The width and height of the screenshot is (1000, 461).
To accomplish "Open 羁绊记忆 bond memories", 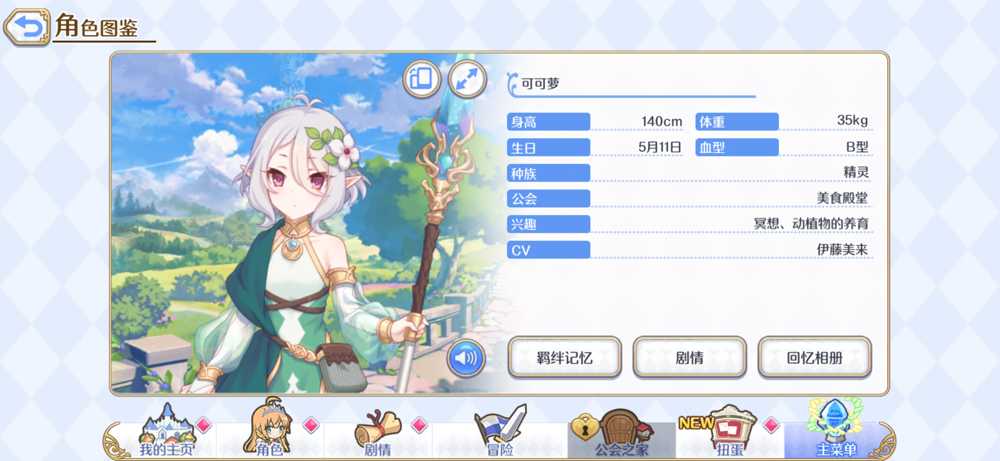I will coord(565,357).
